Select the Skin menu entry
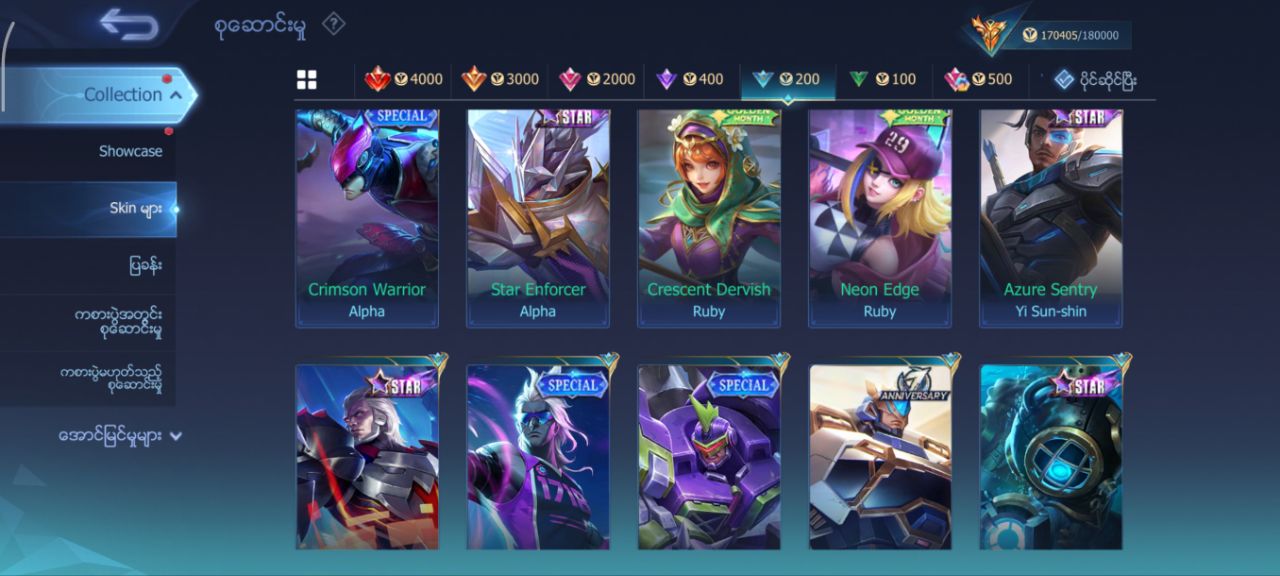This screenshot has width=1280, height=576. (x=136, y=209)
